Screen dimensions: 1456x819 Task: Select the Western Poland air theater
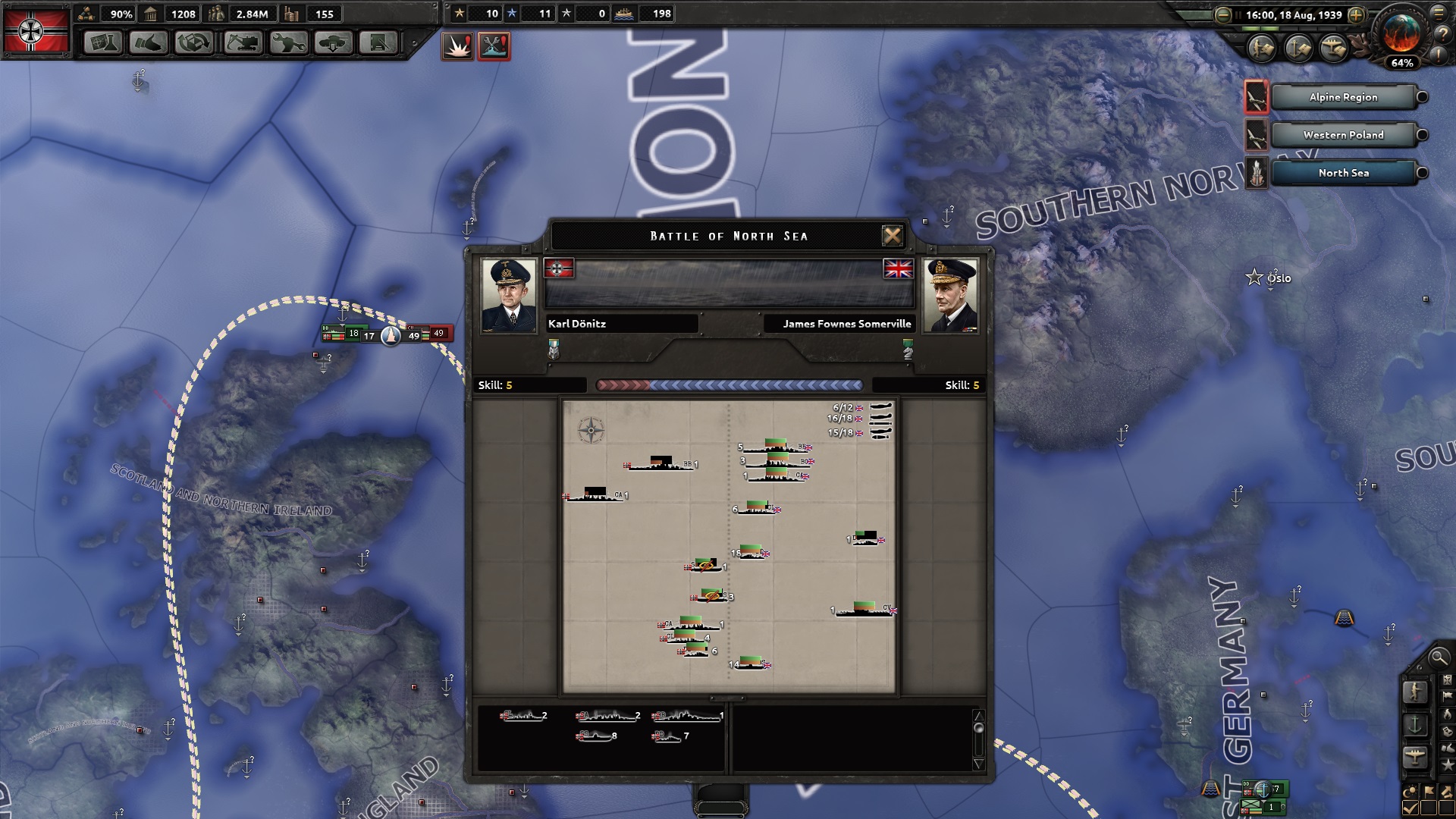tap(1342, 135)
